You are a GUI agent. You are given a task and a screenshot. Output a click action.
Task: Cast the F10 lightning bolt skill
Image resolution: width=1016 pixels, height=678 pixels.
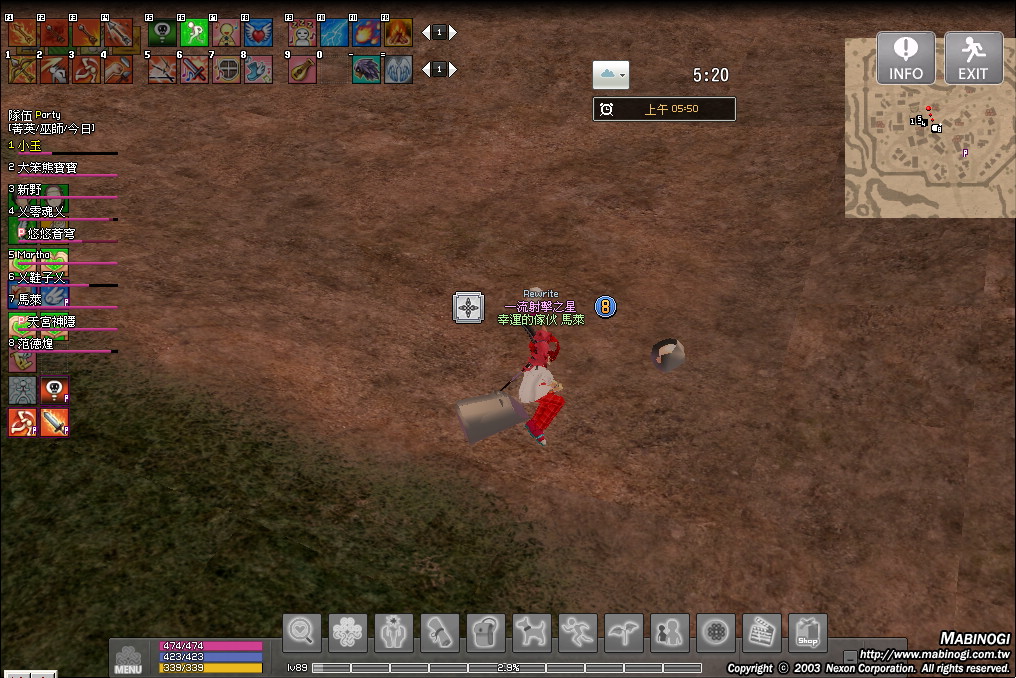tap(334, 33)
